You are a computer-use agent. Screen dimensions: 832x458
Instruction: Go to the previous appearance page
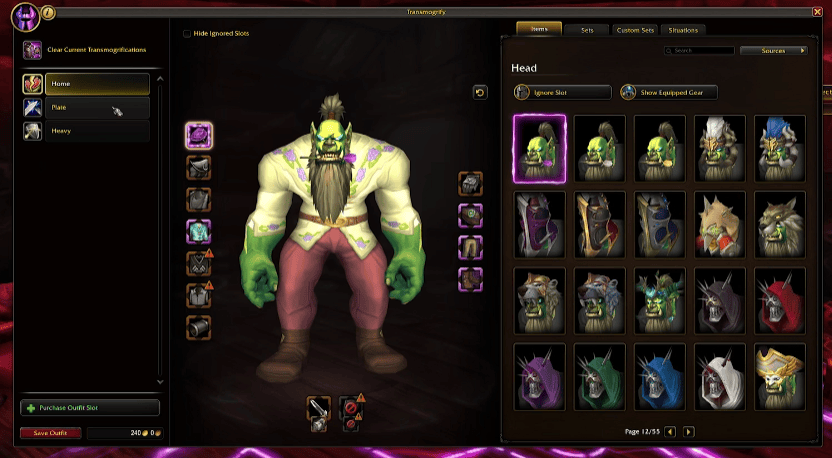[x=670, y=431]
